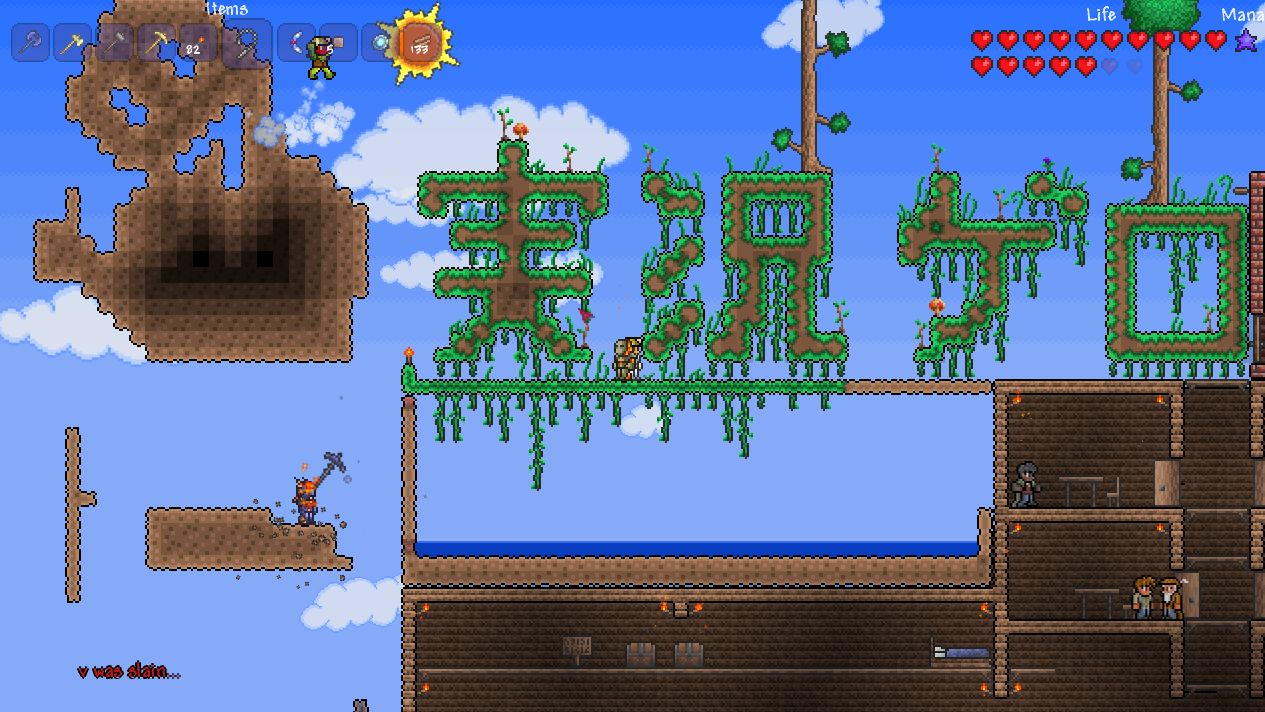Equip the gold pickaxe slot
The image size is (1265, 712).
click(x=156, y=43)
